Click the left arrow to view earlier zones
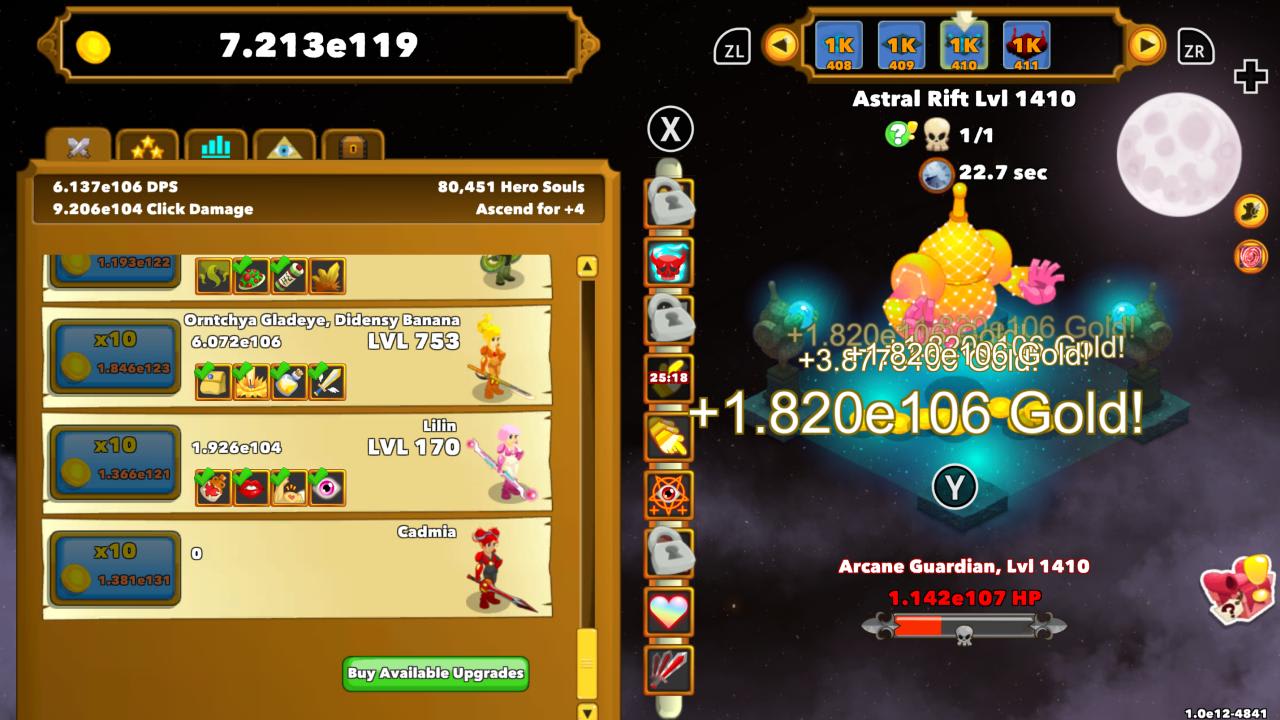1280x720 pixels. 778,44
